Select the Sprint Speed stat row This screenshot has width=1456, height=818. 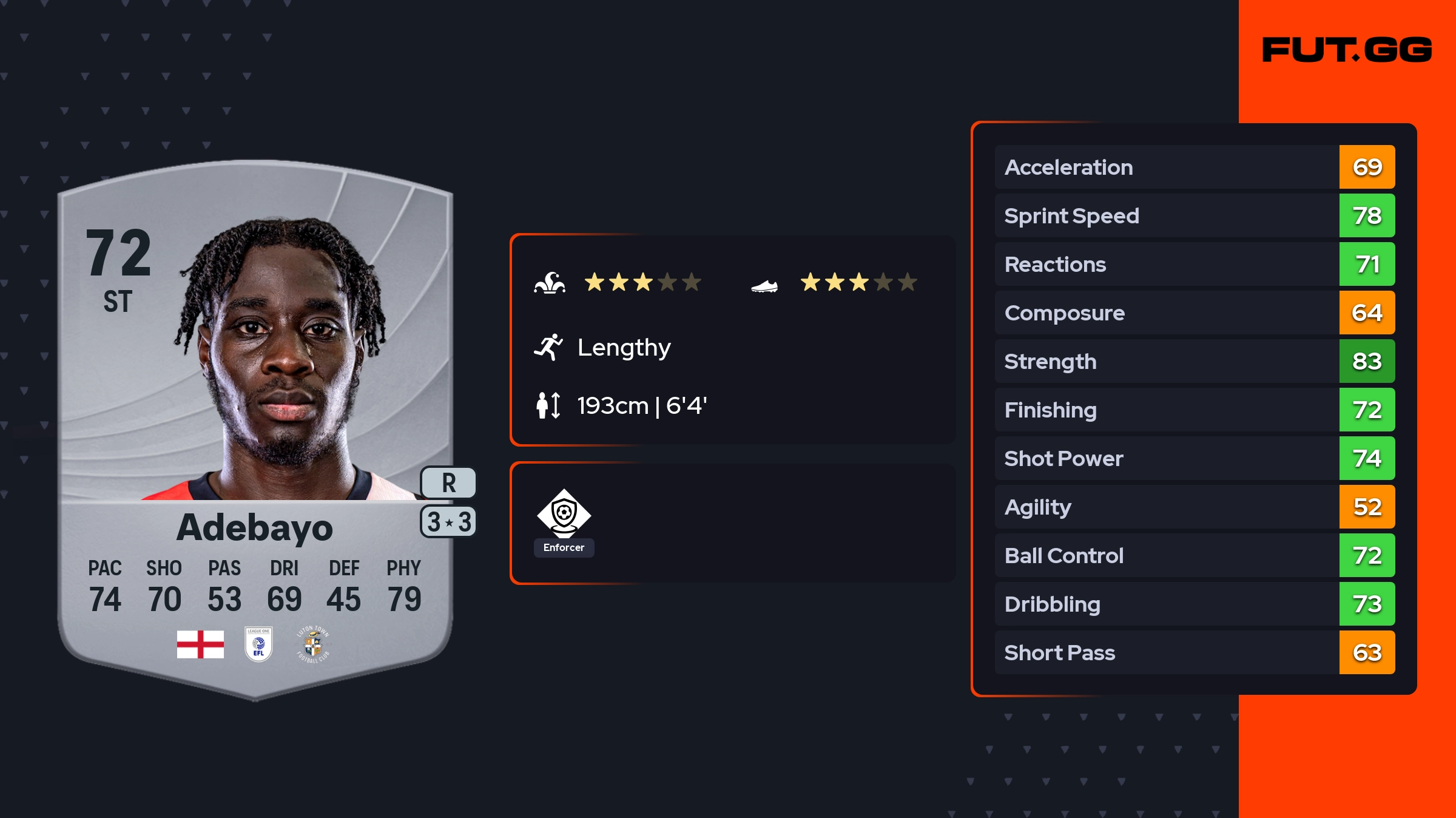tap(1194, 215)
